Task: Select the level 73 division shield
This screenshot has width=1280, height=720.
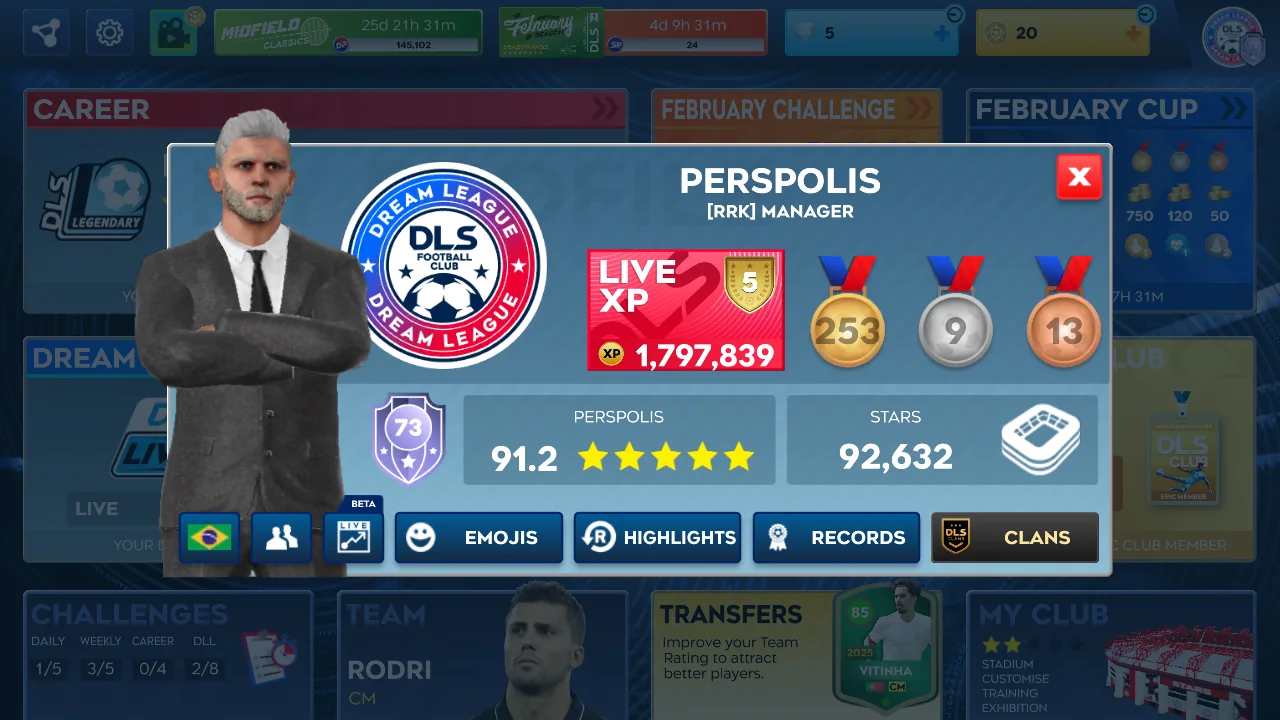Action: tap(408, 438)
